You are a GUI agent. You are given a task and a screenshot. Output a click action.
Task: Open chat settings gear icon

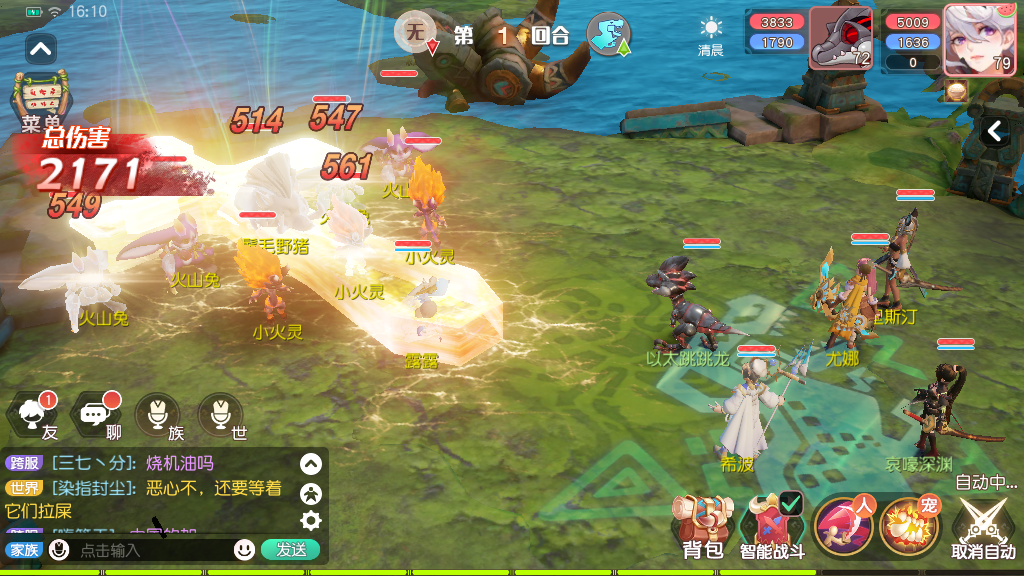(311, 520)
